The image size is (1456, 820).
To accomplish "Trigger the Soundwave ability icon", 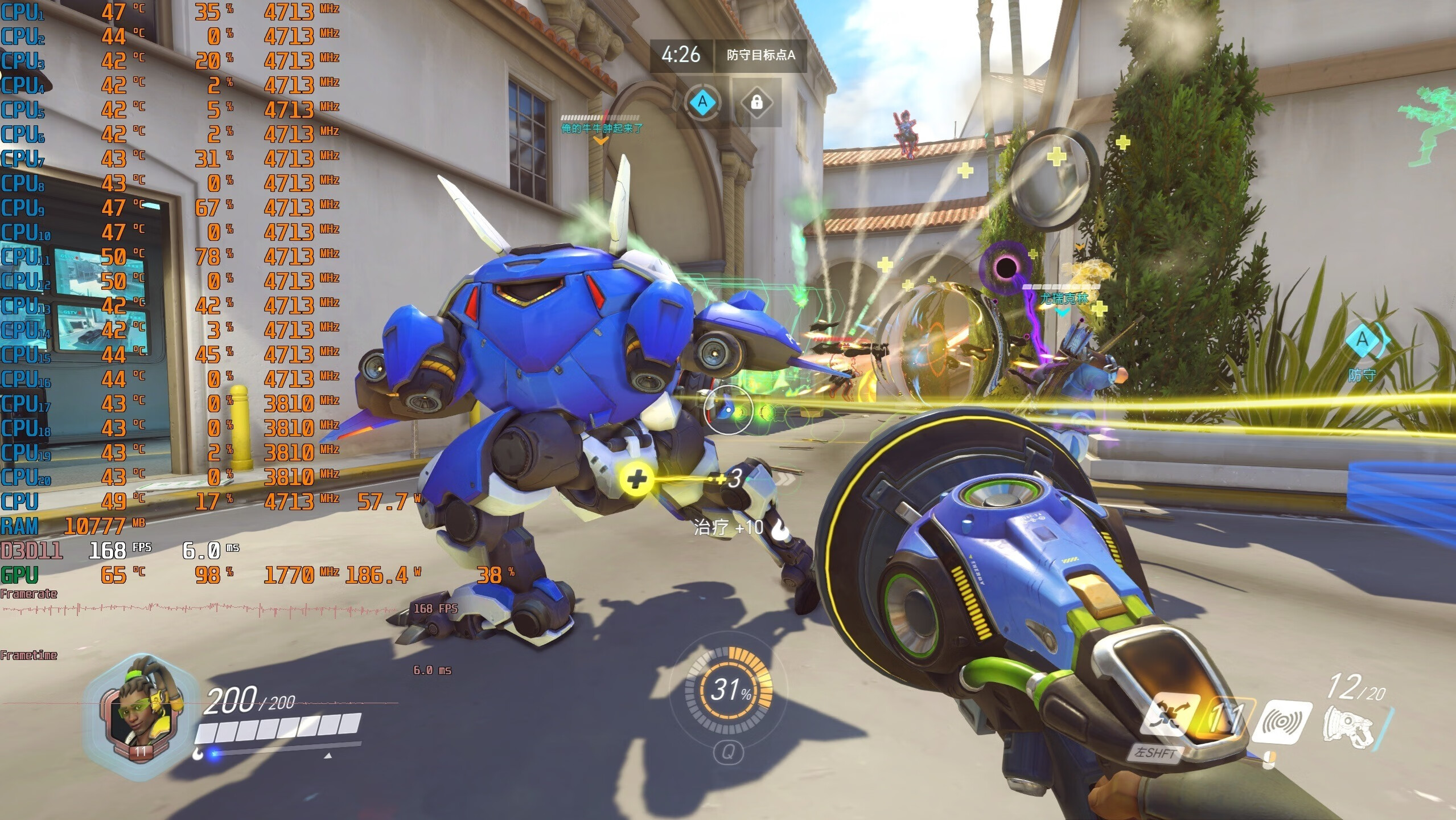I will click(1283, 722).
